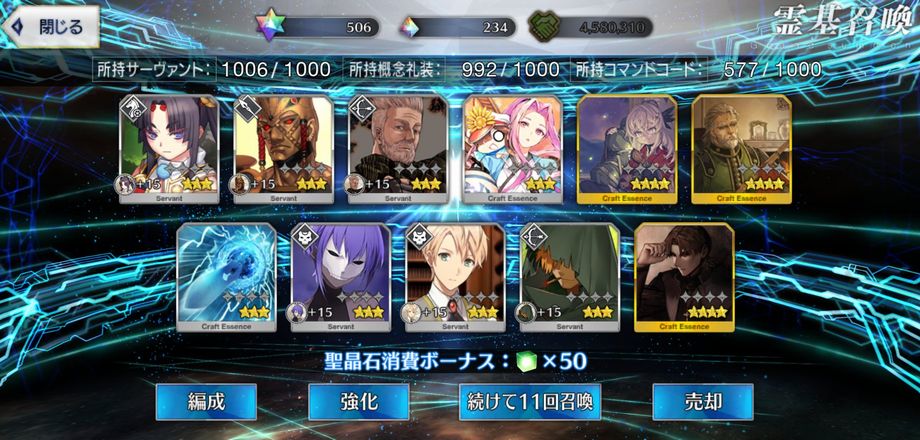Summon again with 続けて11回召喚

[x=530, y=402]
